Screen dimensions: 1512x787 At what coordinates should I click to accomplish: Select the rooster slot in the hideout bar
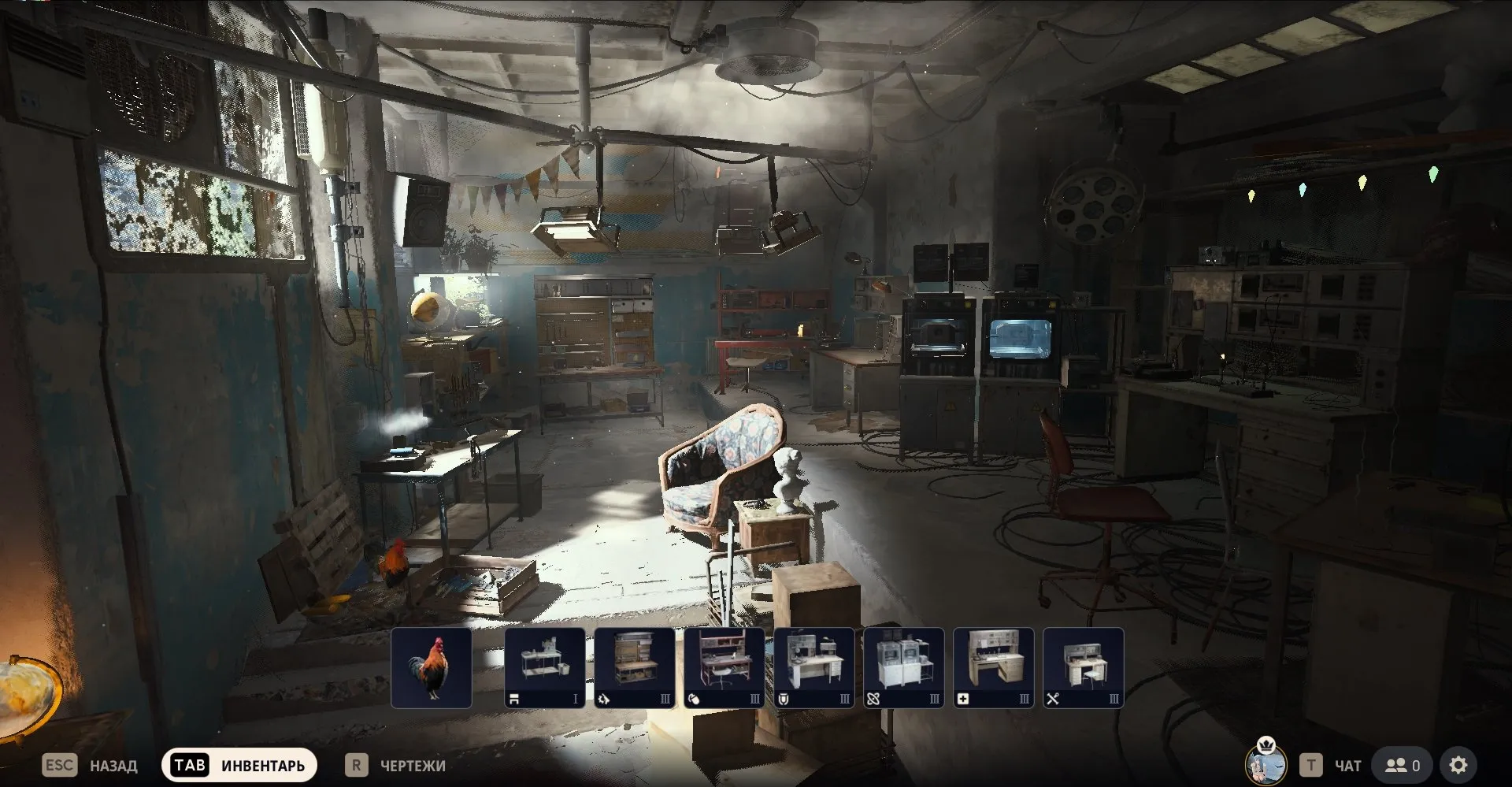tap(432, 668)
